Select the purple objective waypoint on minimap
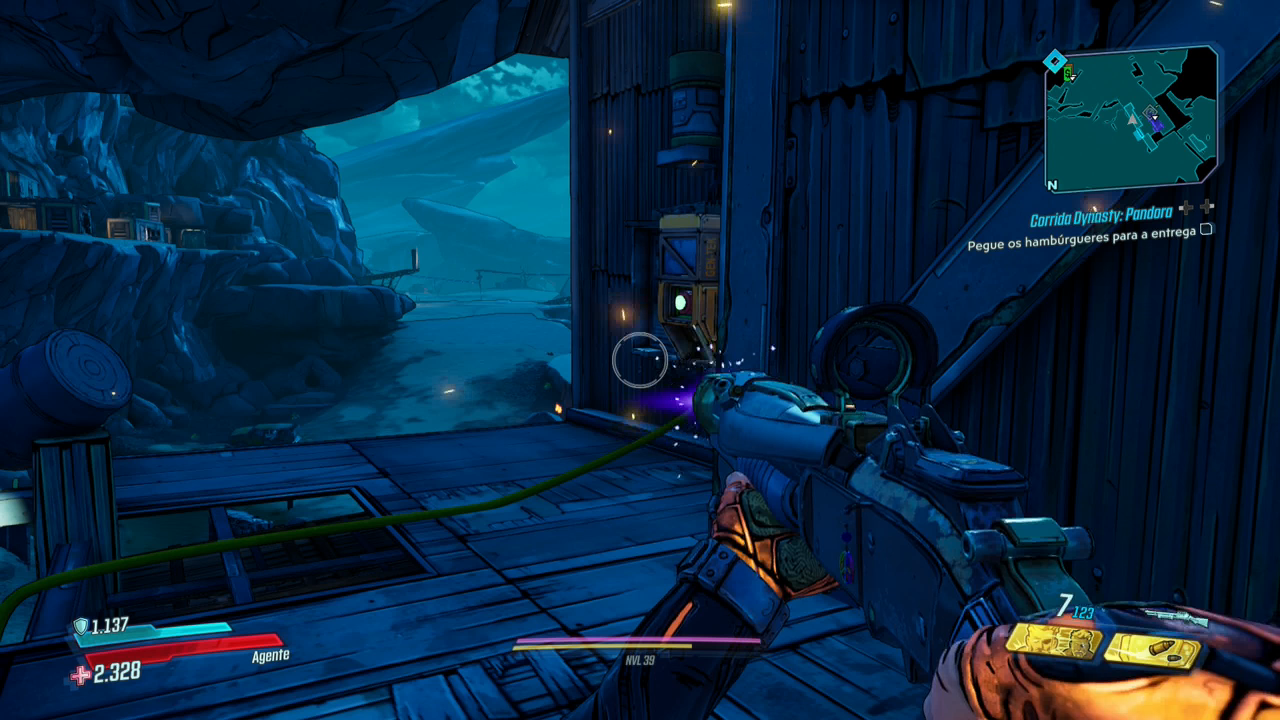This screenshot has width=1280, height=720. tap(1155, 122)
